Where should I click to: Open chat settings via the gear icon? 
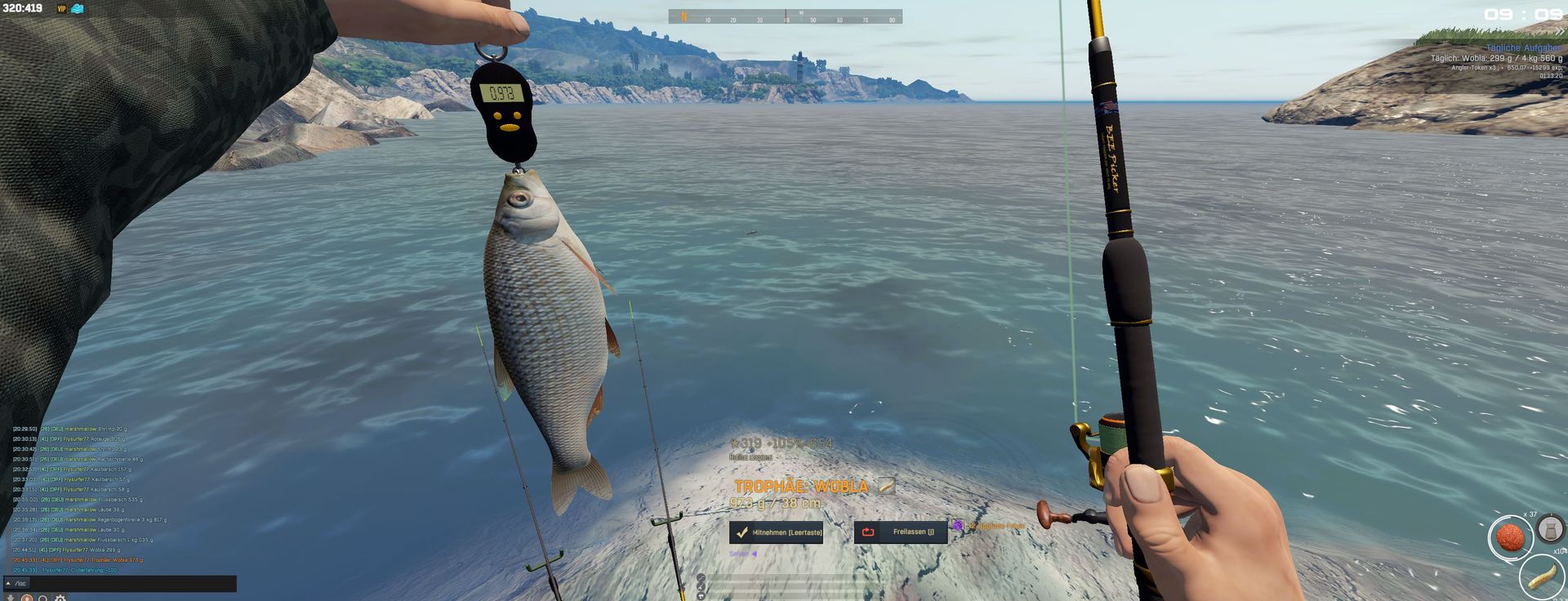(60, 599)
